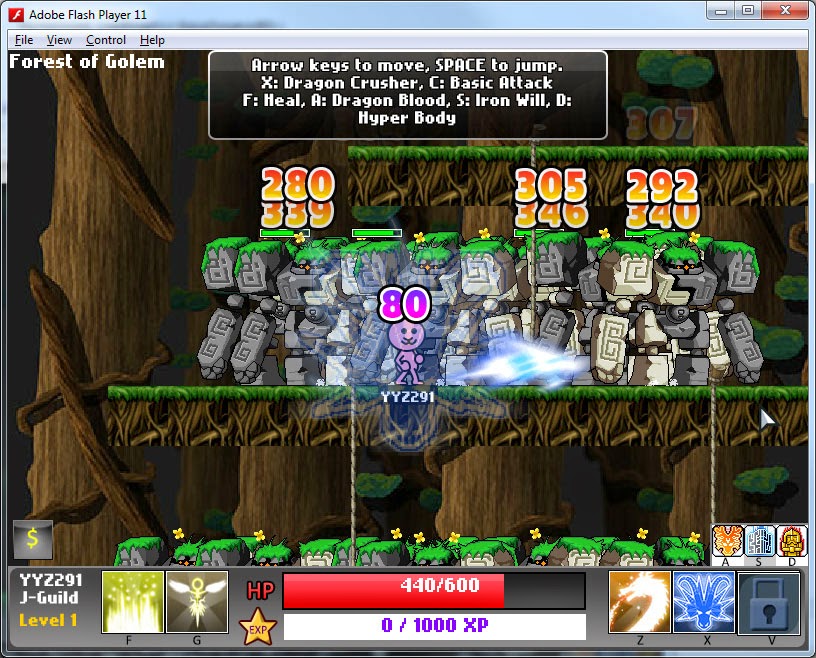Open the Help menu
This screenshot has height=658, width=816.
(152, 40)
